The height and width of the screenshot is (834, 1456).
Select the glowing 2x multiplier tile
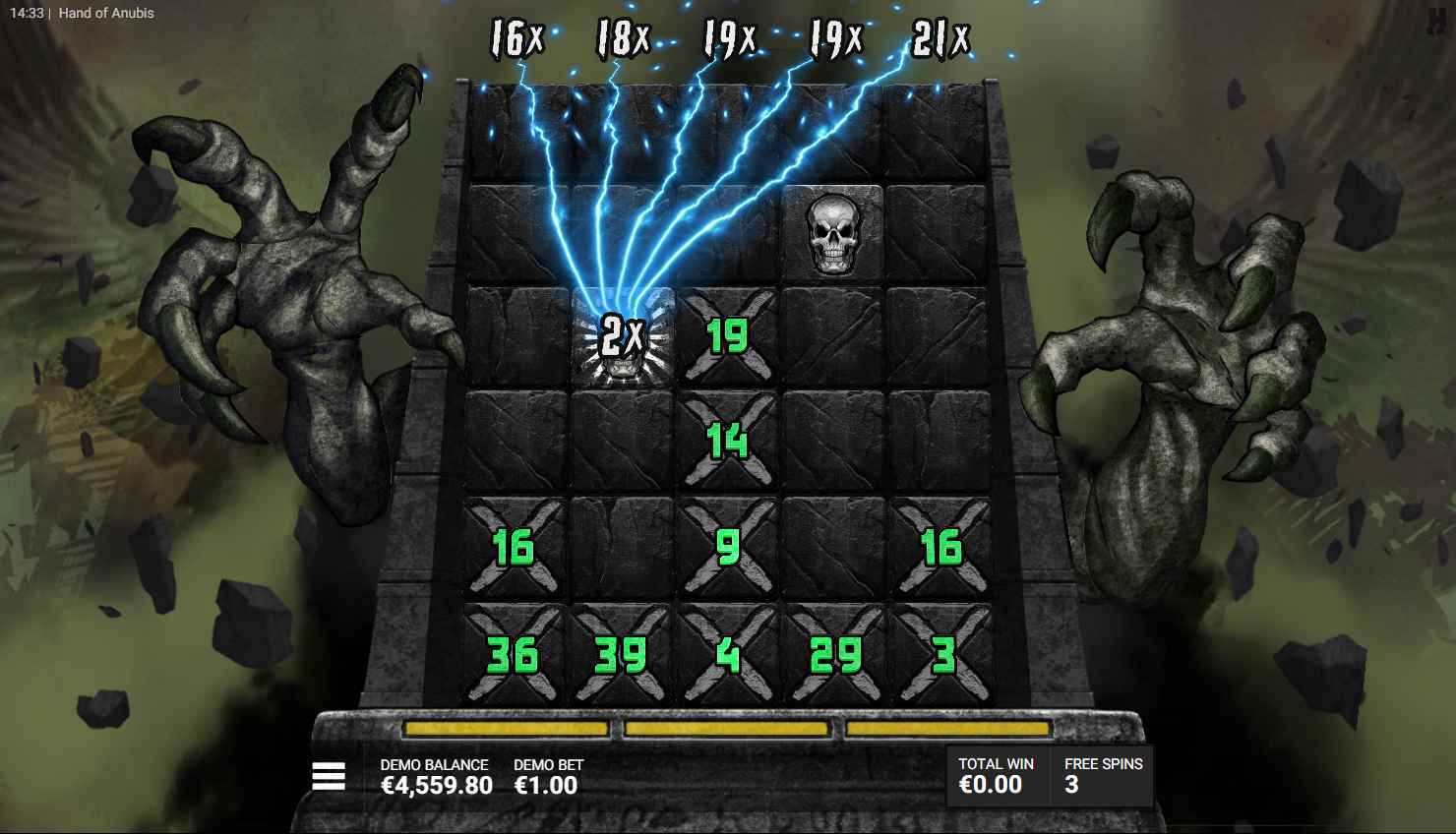pos(620,336)
